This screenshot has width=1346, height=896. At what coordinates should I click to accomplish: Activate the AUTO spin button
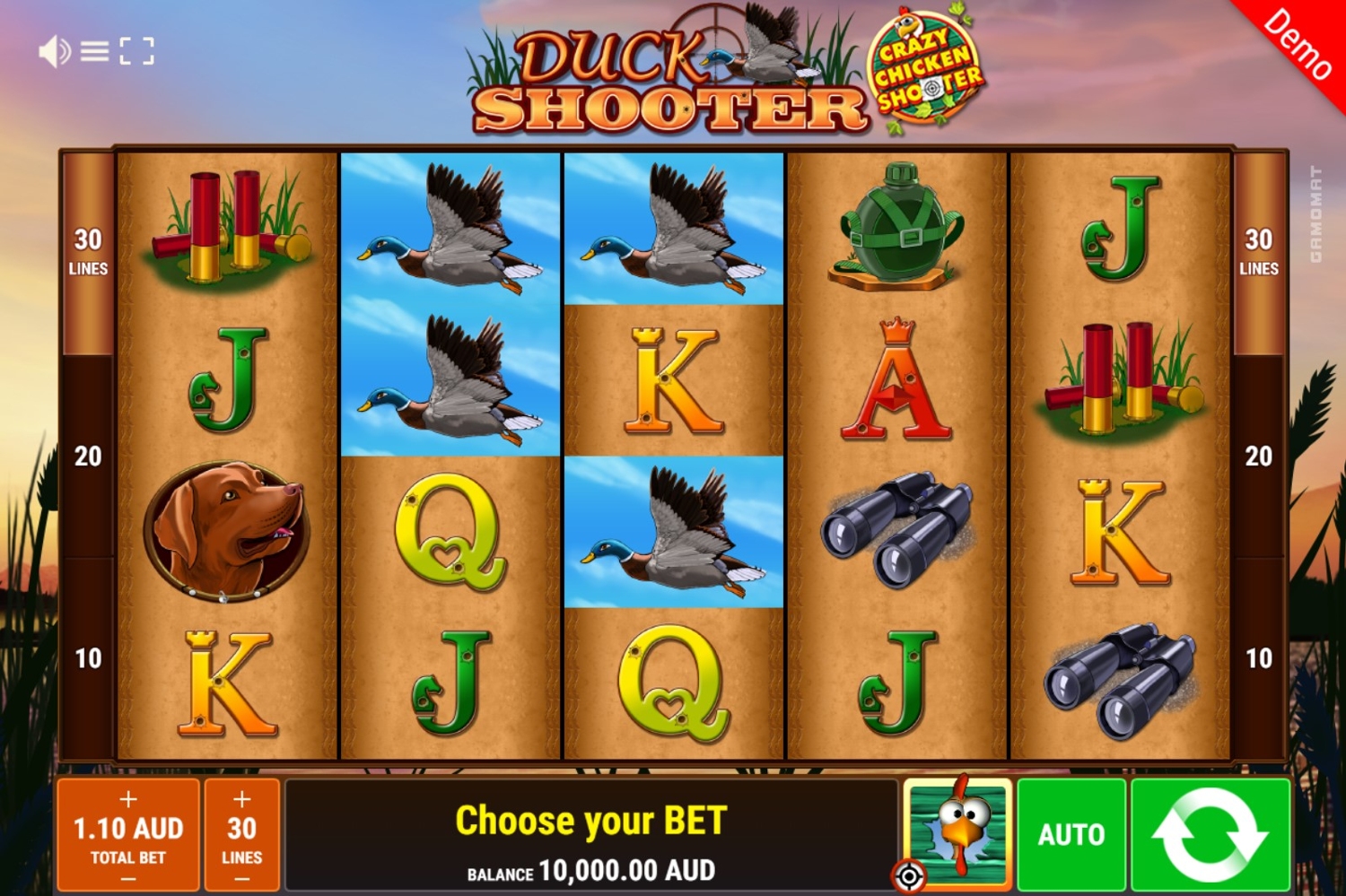click(x=1071, y=834)
